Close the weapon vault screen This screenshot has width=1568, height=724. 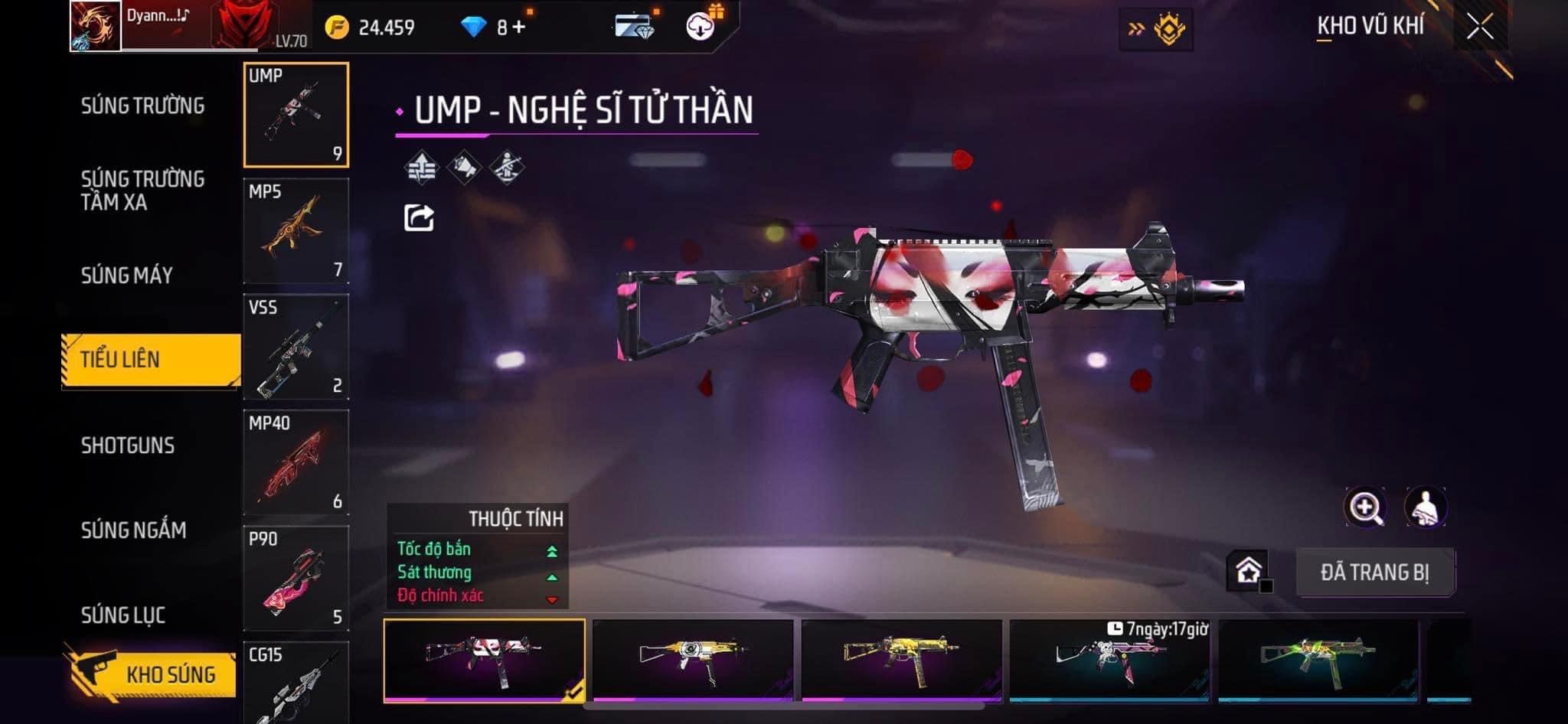click(1479, 27)
